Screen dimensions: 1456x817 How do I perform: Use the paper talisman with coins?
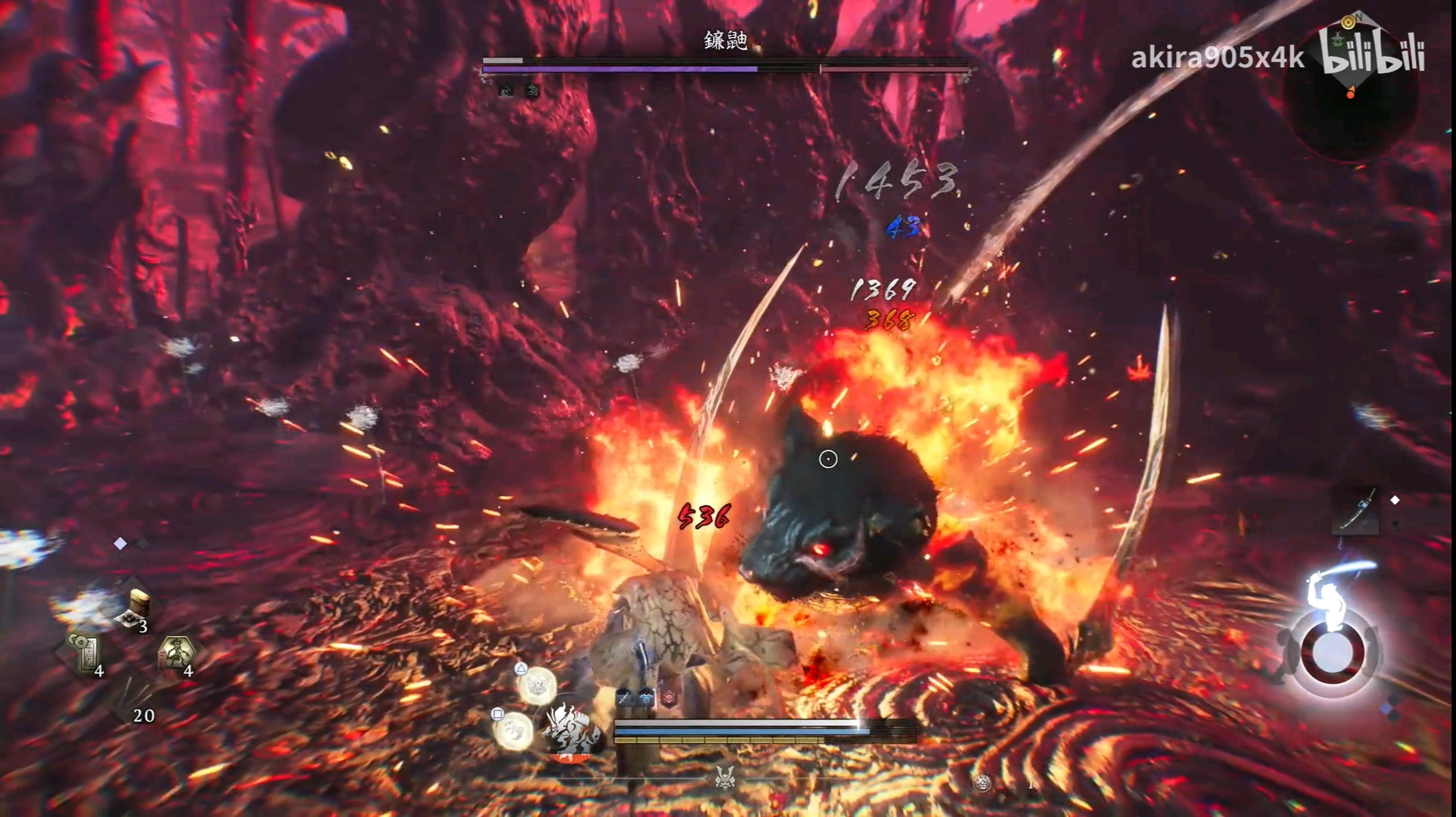[x=84, y=651]
